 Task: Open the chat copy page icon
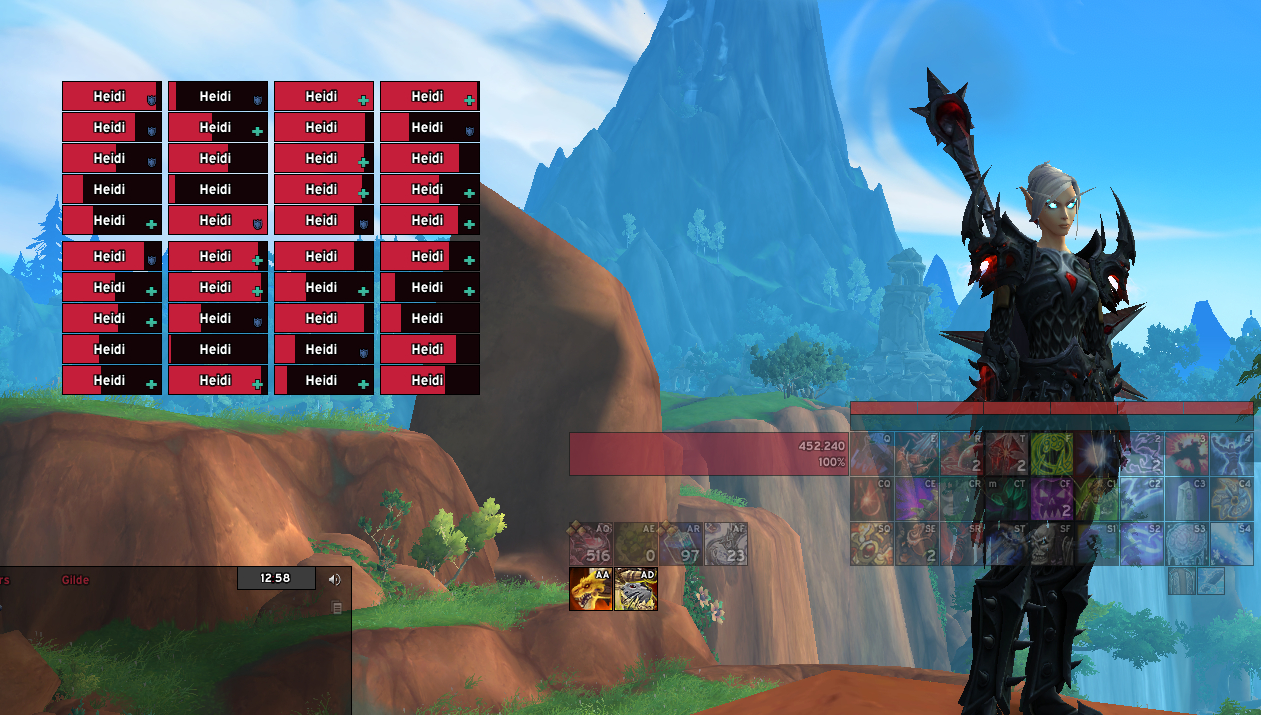click(x=337, y=607)
